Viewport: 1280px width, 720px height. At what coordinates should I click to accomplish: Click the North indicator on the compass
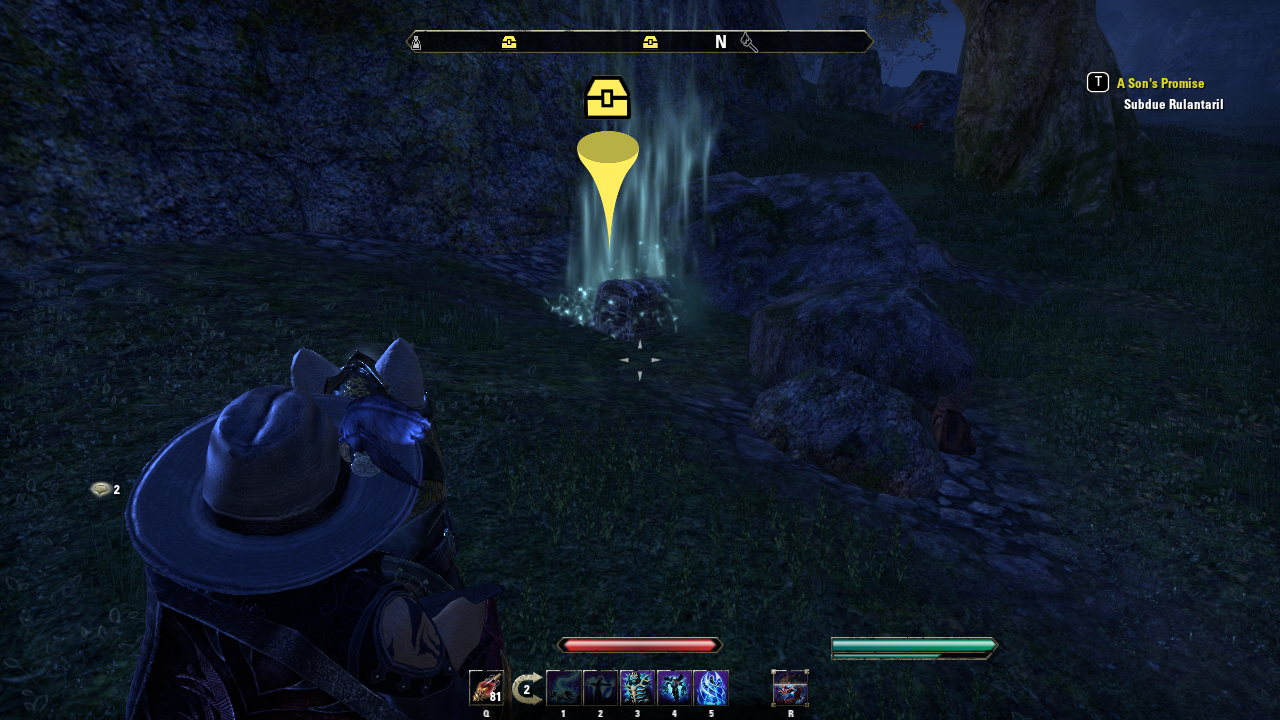pos(720,42)
